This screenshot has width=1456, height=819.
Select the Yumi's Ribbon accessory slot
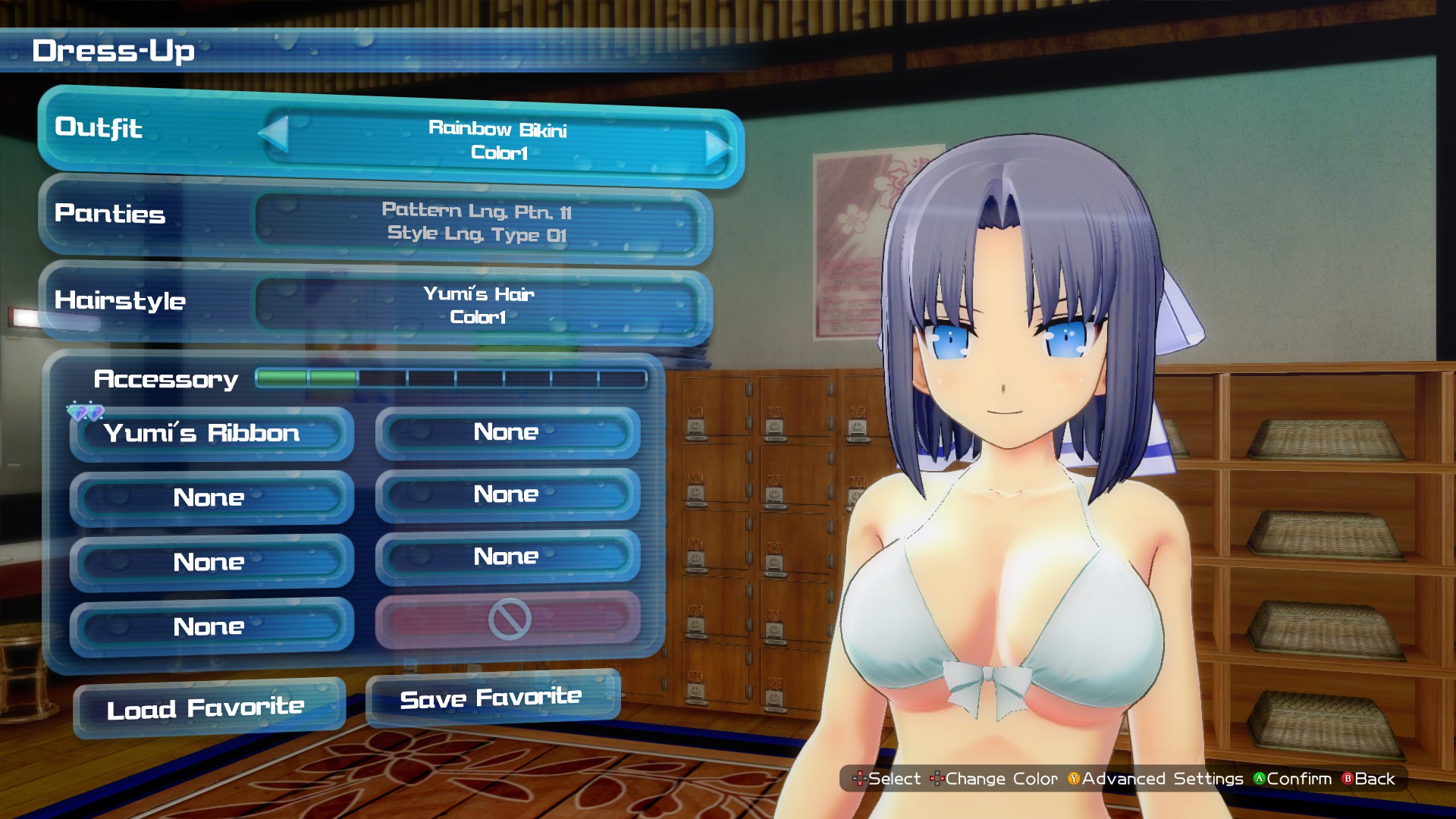[x=209, y=433]
